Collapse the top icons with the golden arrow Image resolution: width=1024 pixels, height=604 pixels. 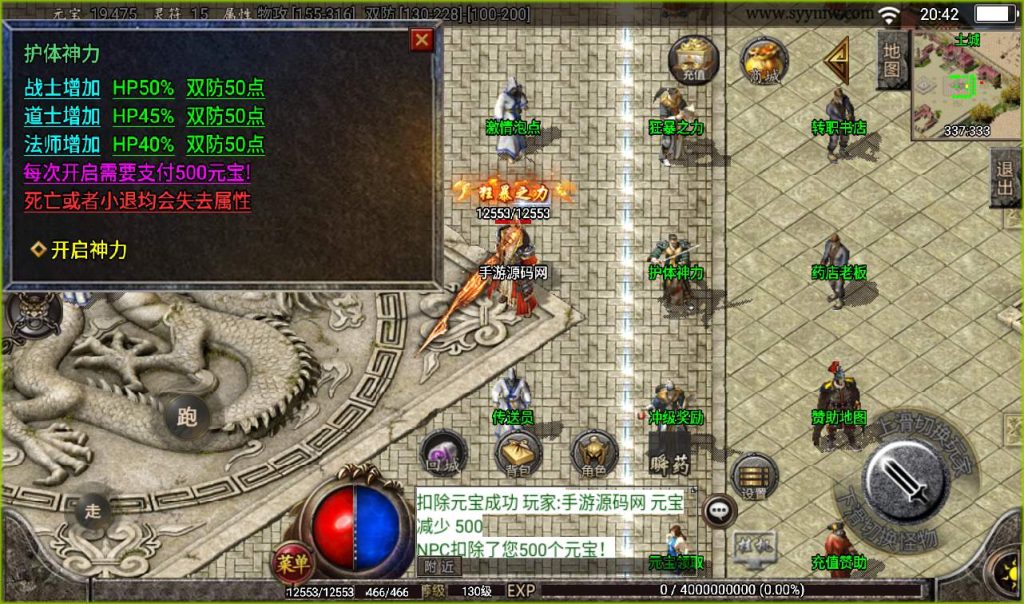[835, 60]
